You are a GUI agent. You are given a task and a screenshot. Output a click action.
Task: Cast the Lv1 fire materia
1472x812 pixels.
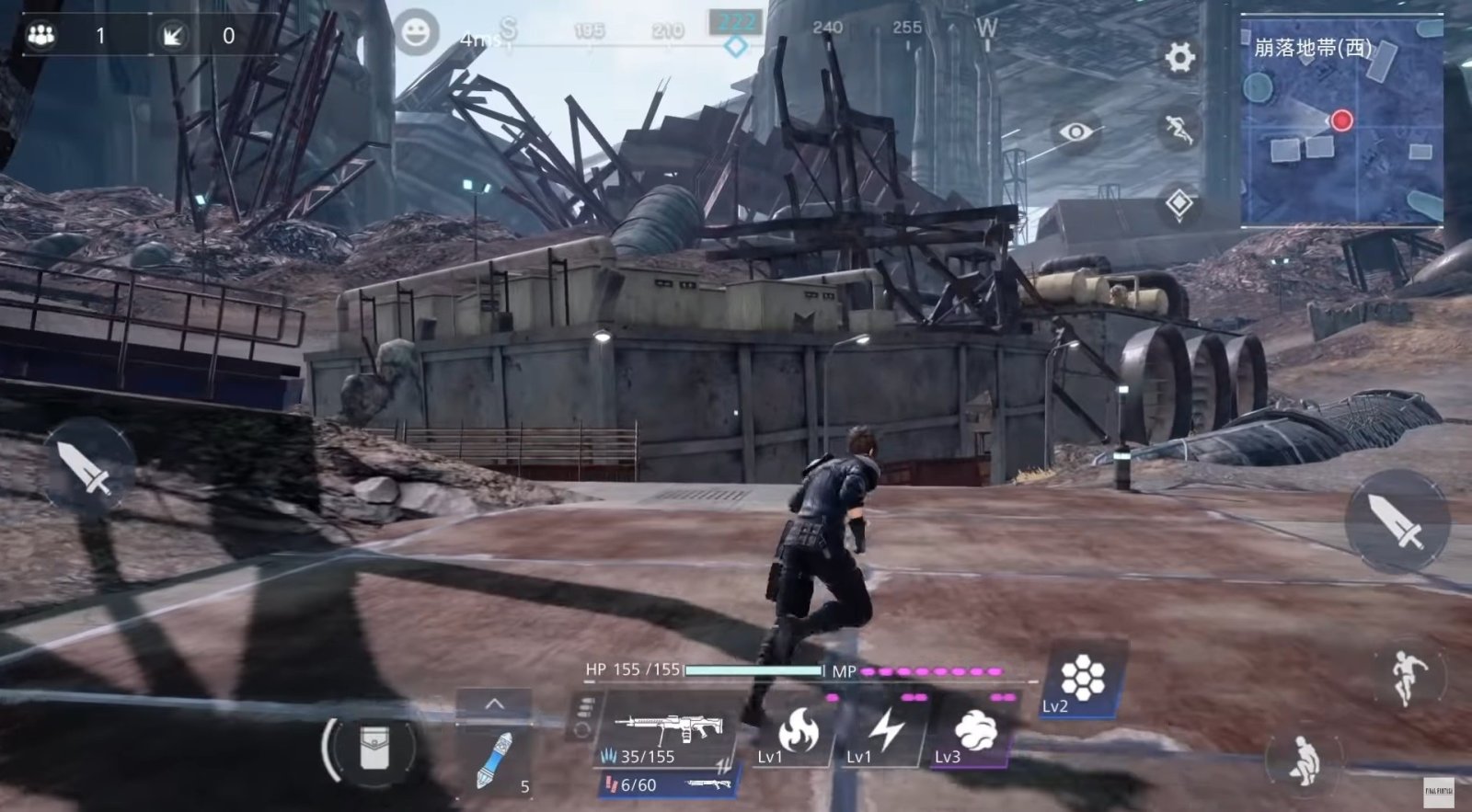tap(796, 733)
